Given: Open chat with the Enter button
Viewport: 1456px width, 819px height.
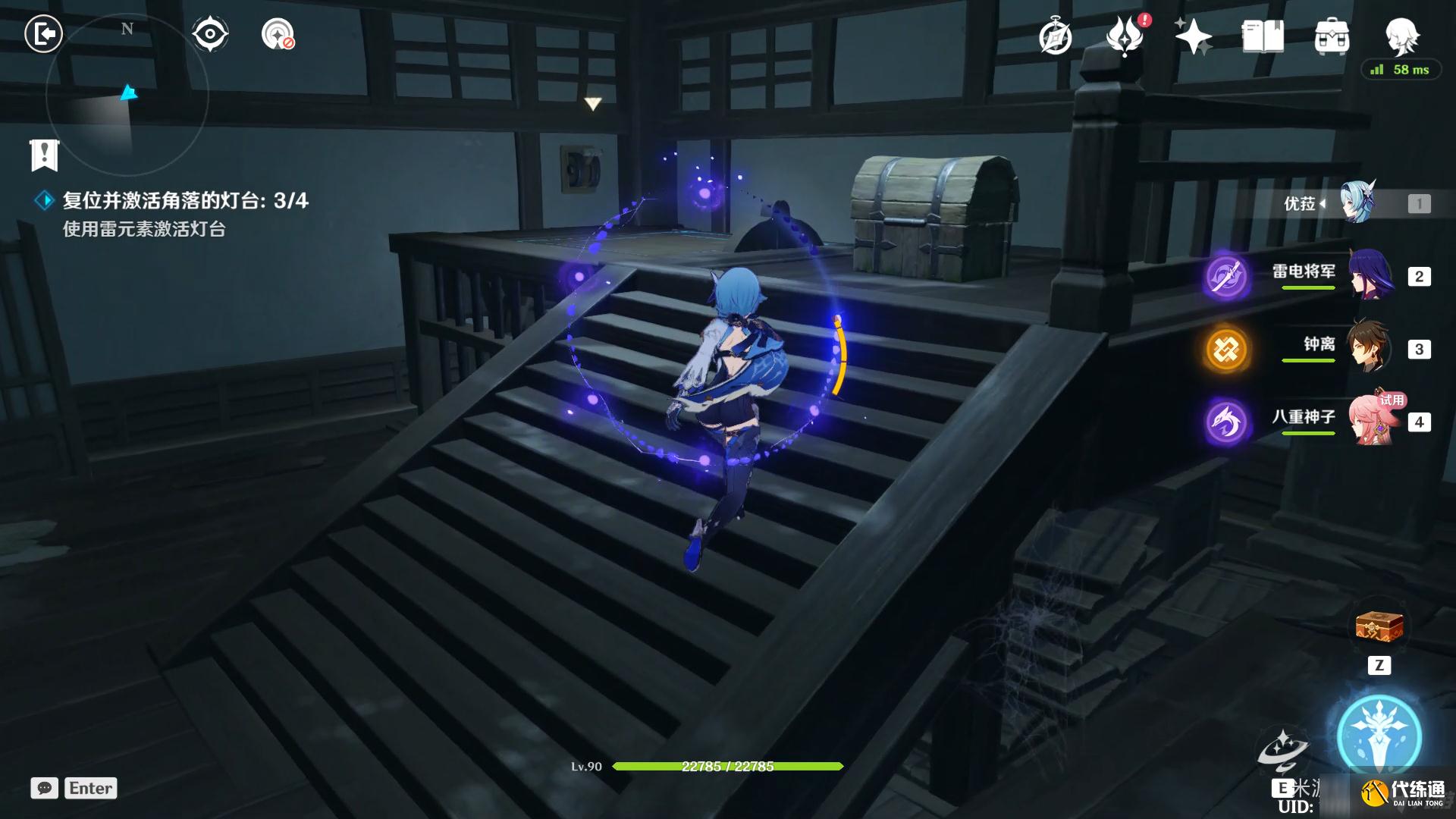Looking at the screenshot, I should pyautogui.click(x=90, y=789).
